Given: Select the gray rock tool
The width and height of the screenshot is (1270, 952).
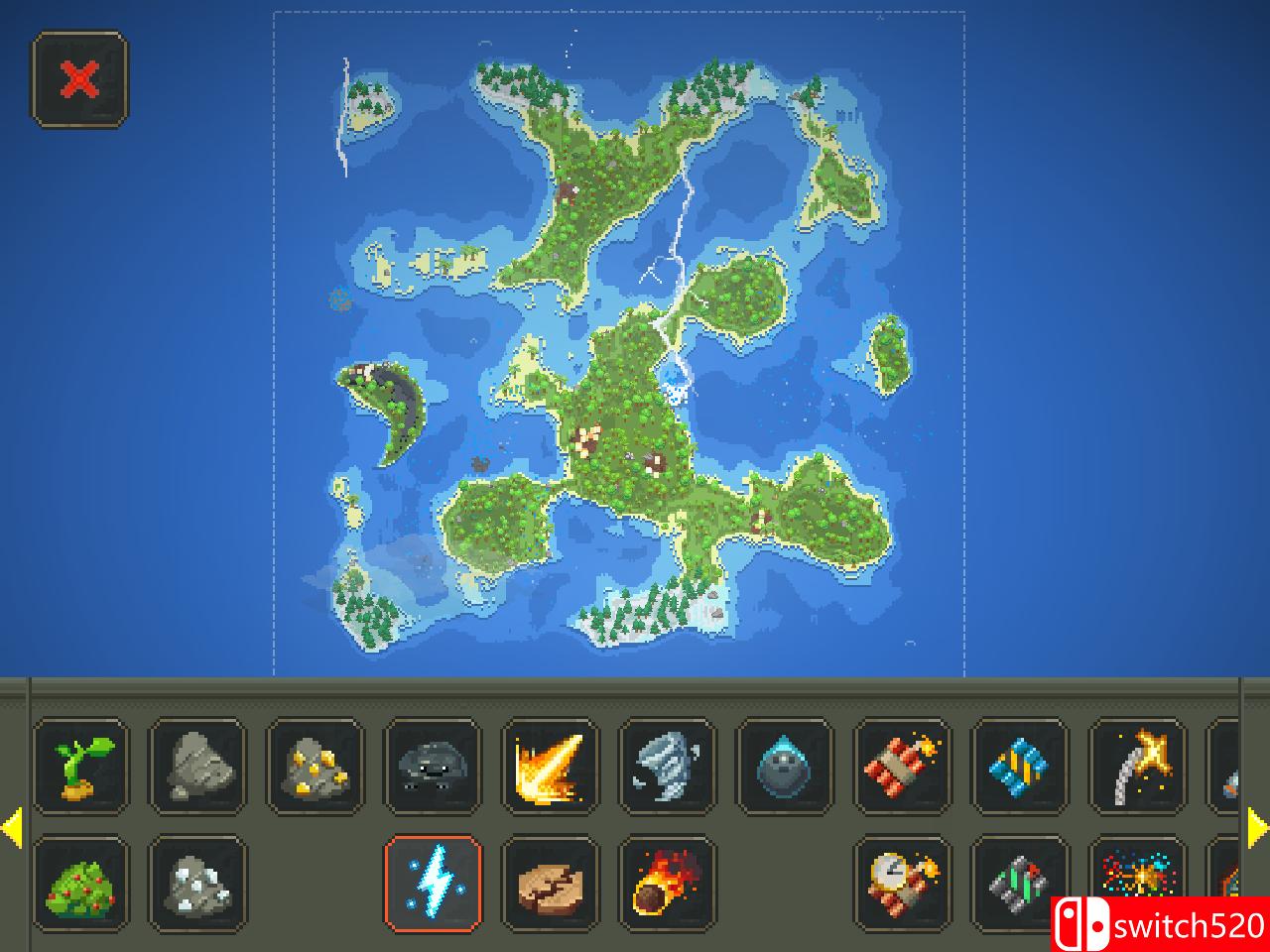Looking at the screenshot, I should click(196, 769).
